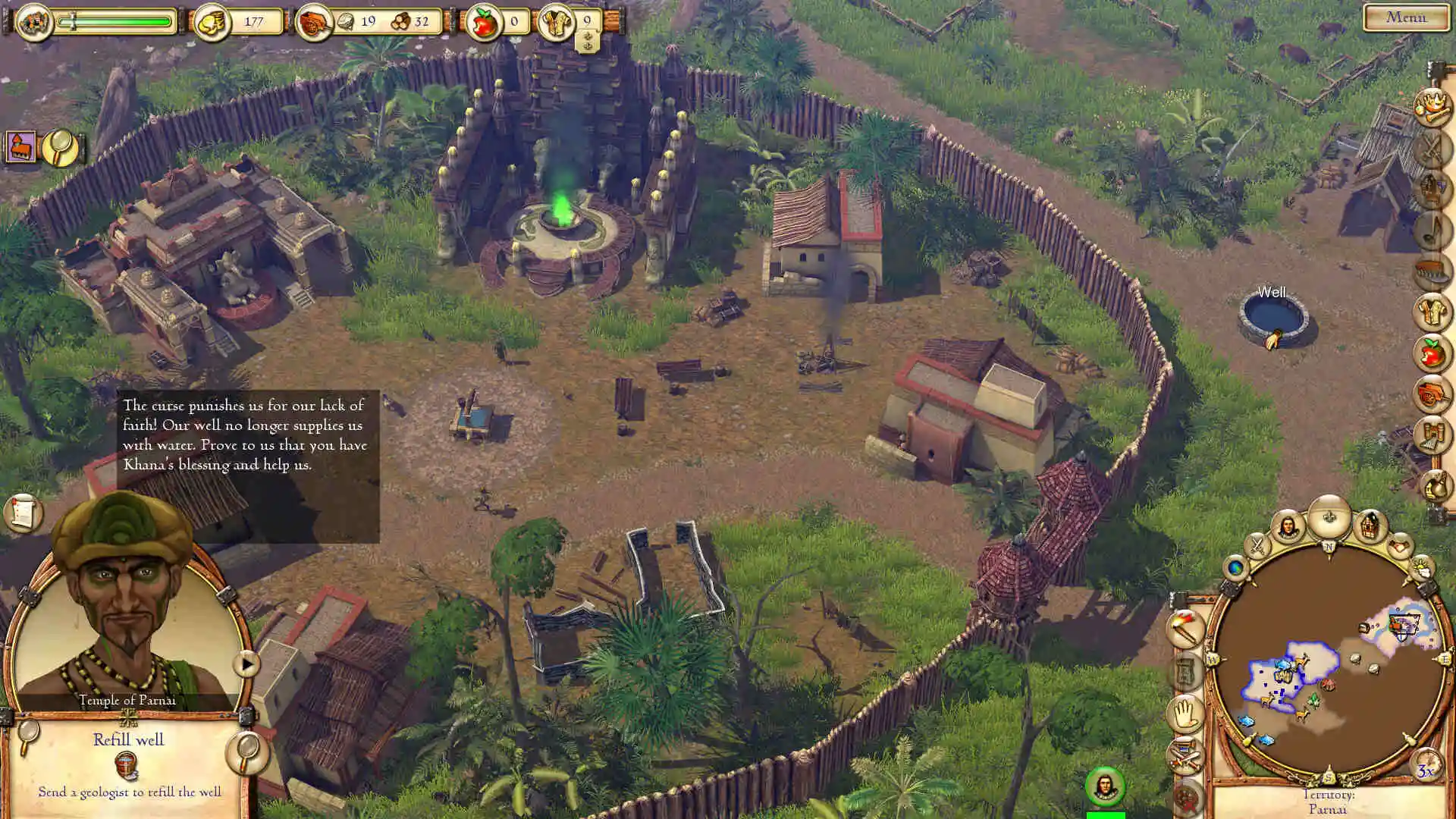Image resolution: width=1456 pixels, height=819 pixels.
Task: Activate the torch button left of minimap
Action: pyautogui.click(x=1185, y=629)
